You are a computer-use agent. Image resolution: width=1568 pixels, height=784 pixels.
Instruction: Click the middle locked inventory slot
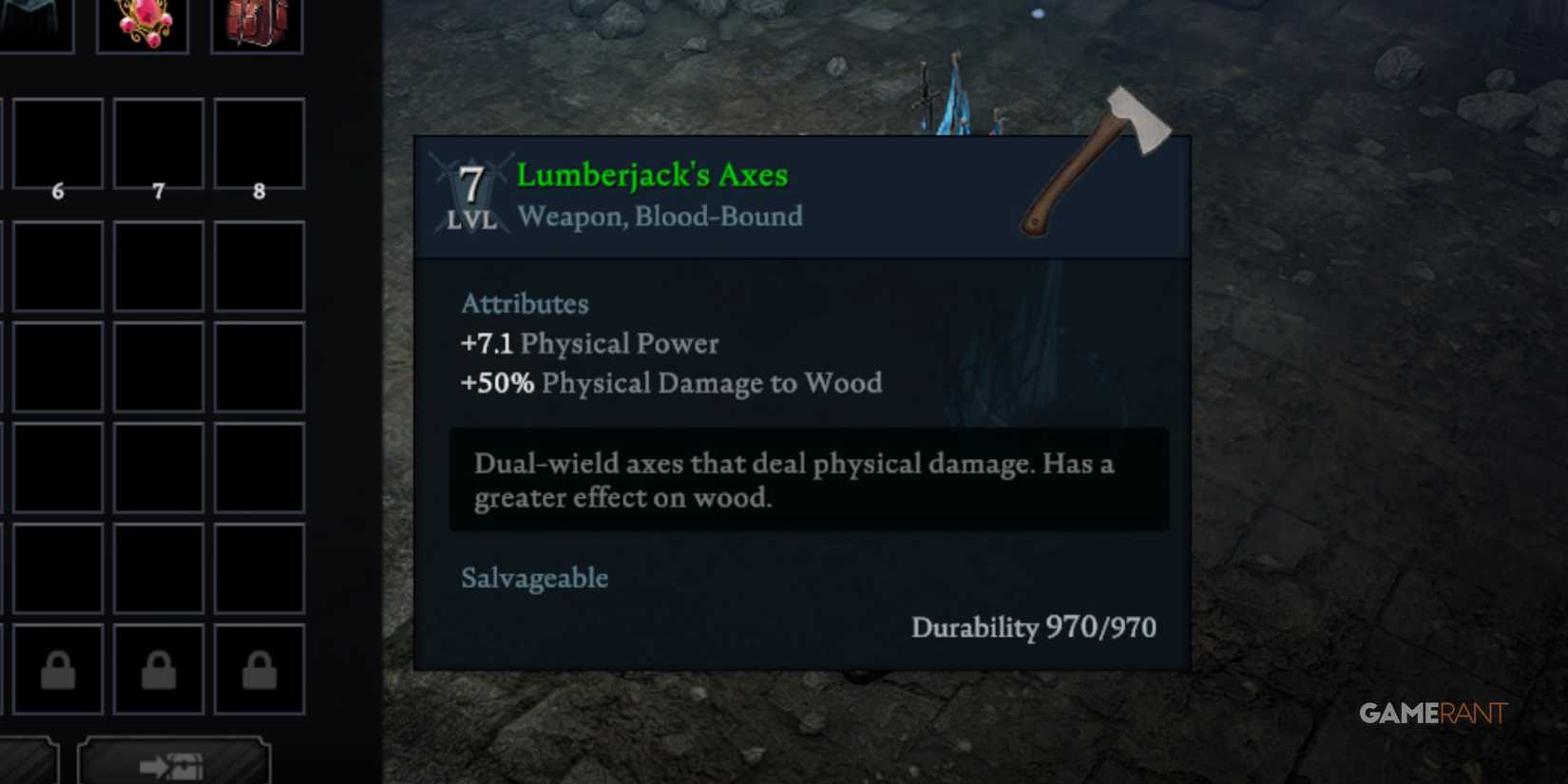pos(158,667)
